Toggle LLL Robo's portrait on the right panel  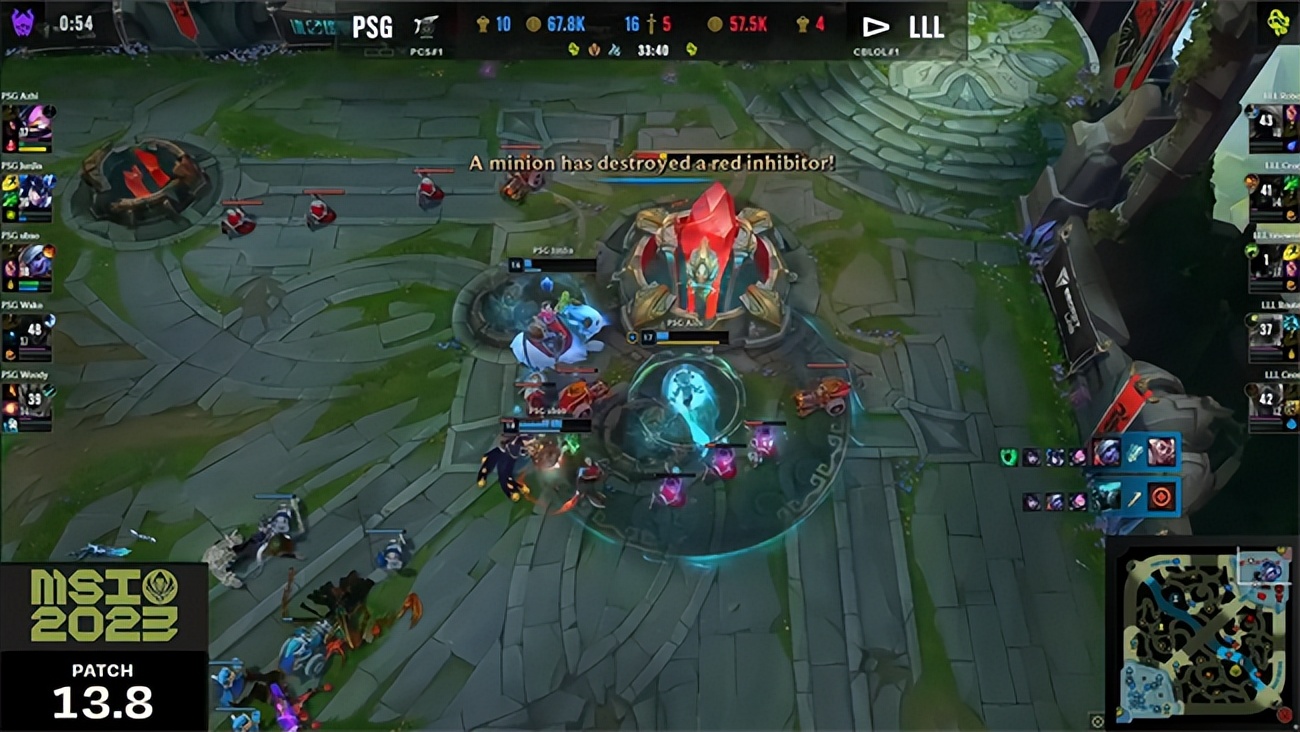[x=1268, y=120]
